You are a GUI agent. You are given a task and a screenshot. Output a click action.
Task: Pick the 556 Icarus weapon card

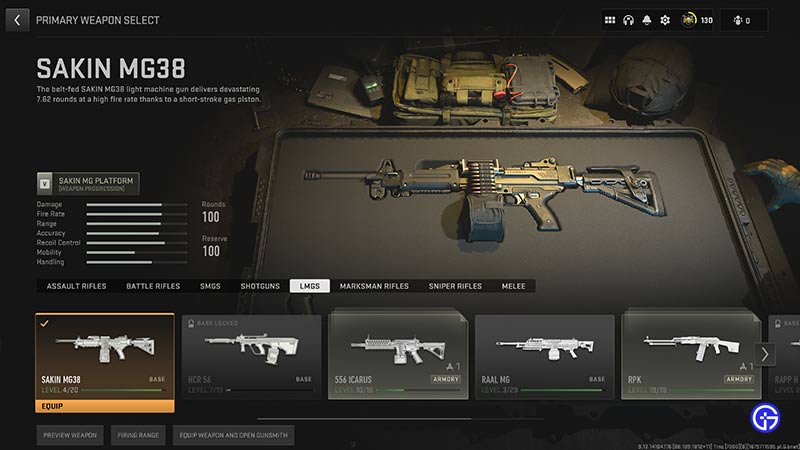point(397,356)
